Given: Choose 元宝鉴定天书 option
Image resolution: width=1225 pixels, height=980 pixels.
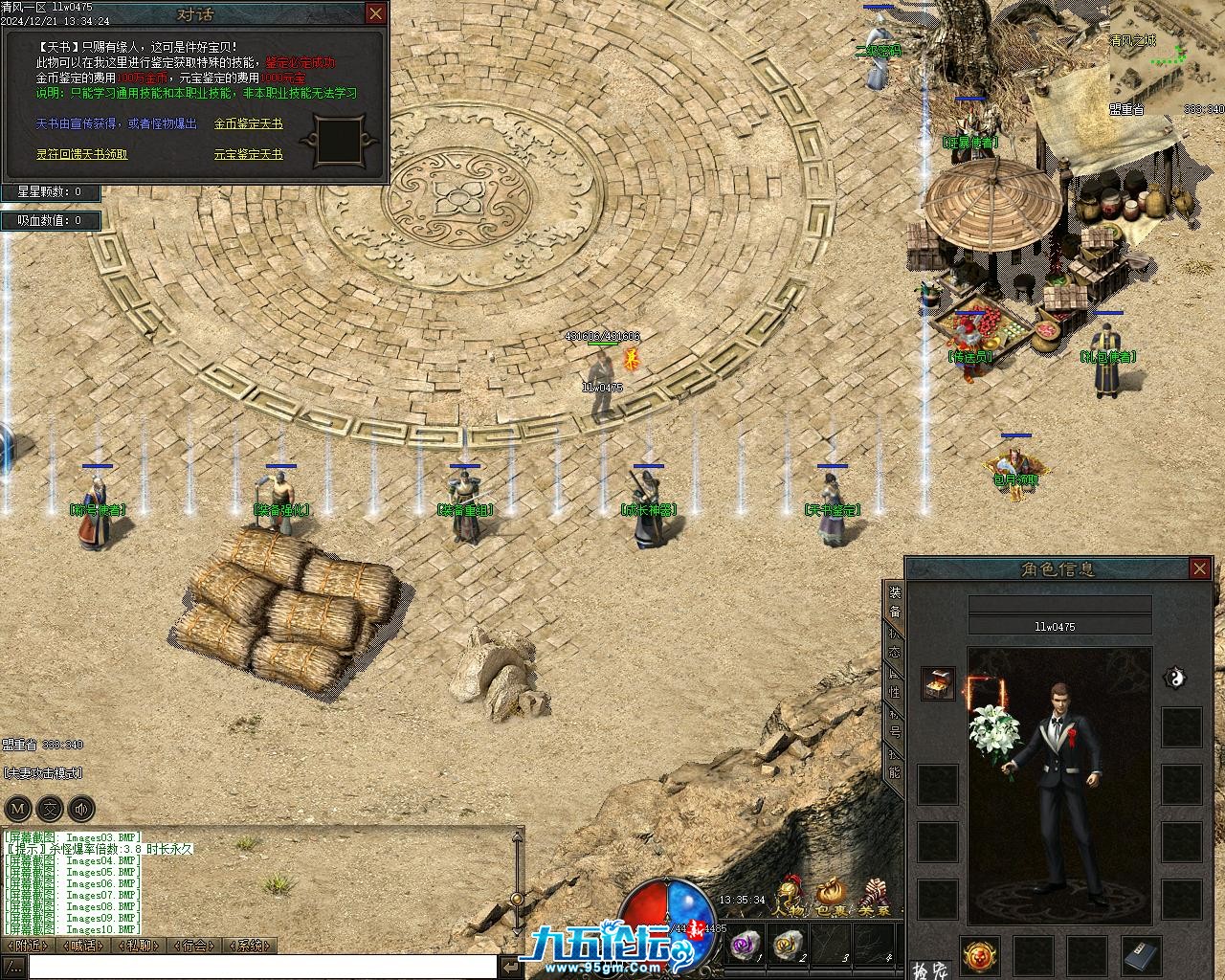Looking at the screenshot, I should click(x=248, y=154).
